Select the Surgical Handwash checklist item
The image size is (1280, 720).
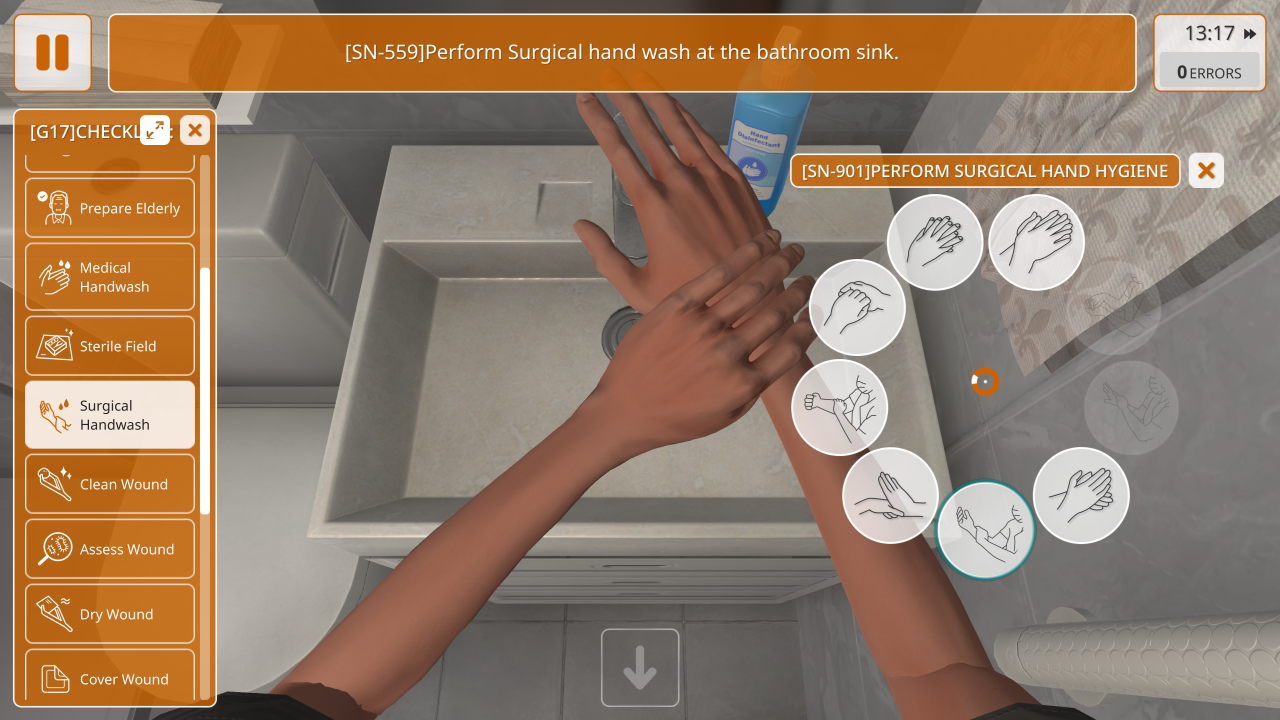point(110,415)
